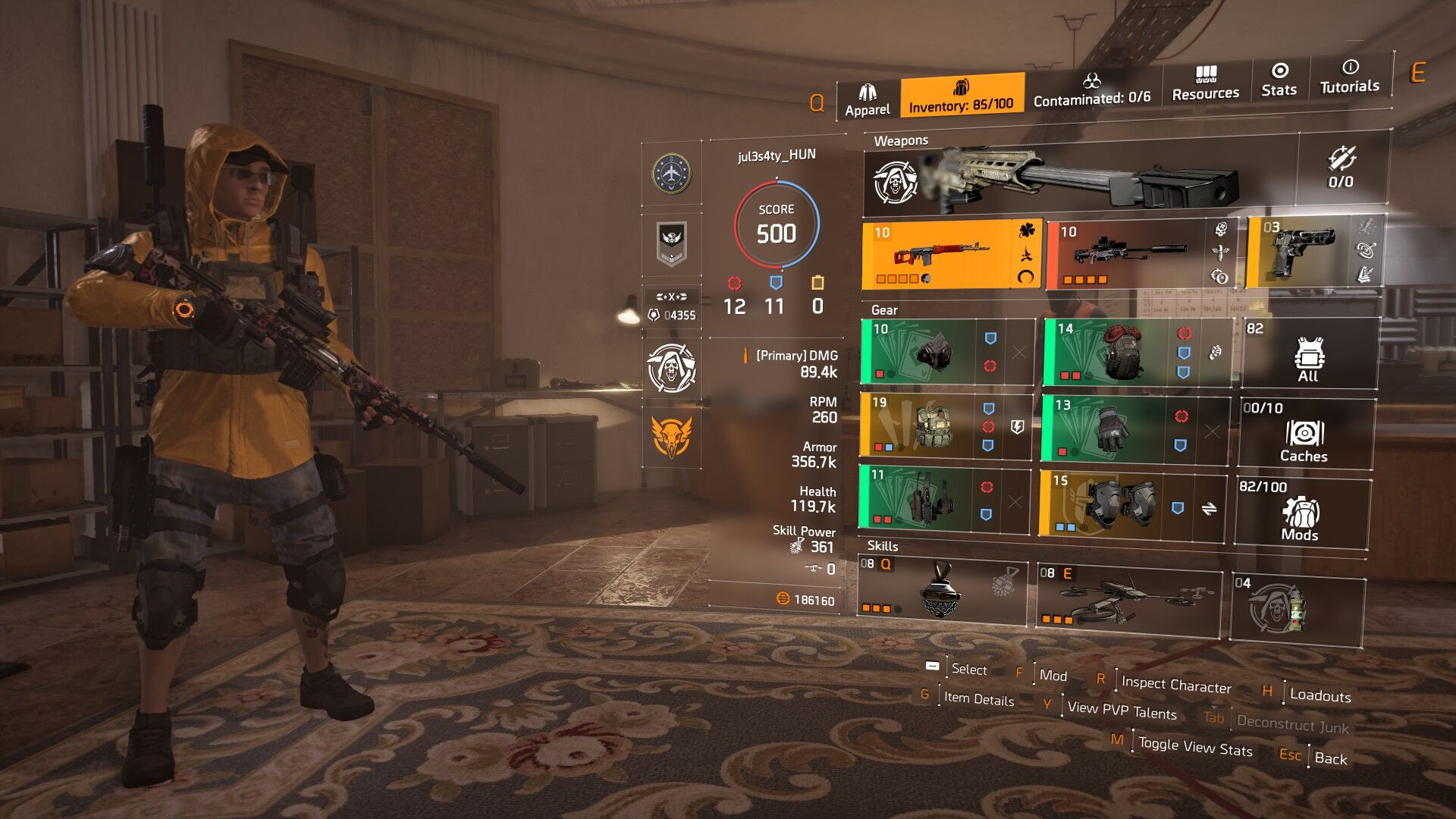The height and width of the screenshot is (819, 1456).
Task: Switch to the Apparel tab
Action: pyautogui.click(x=868, y=101)
